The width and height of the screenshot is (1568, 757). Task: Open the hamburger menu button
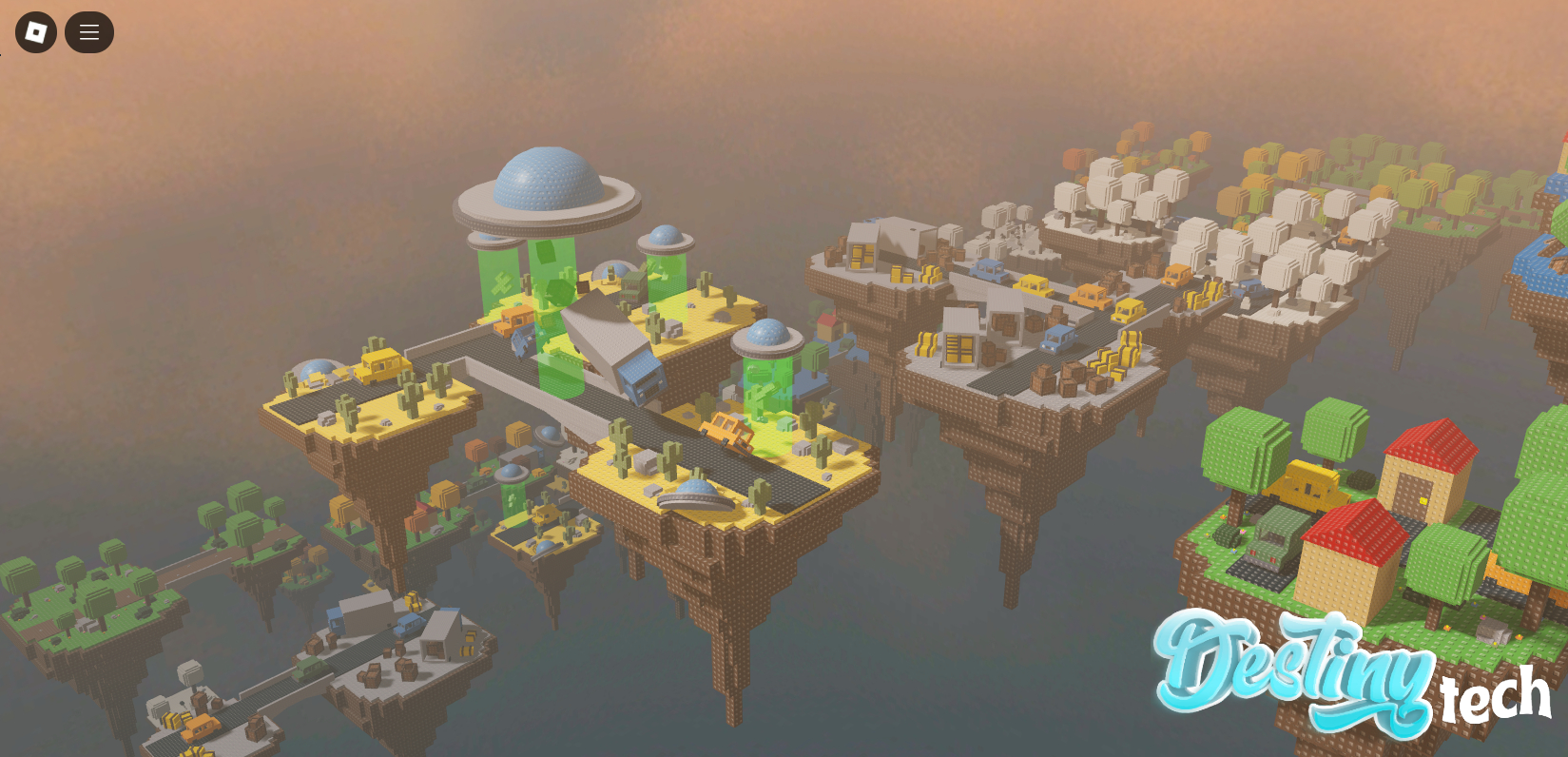point(89,32)
